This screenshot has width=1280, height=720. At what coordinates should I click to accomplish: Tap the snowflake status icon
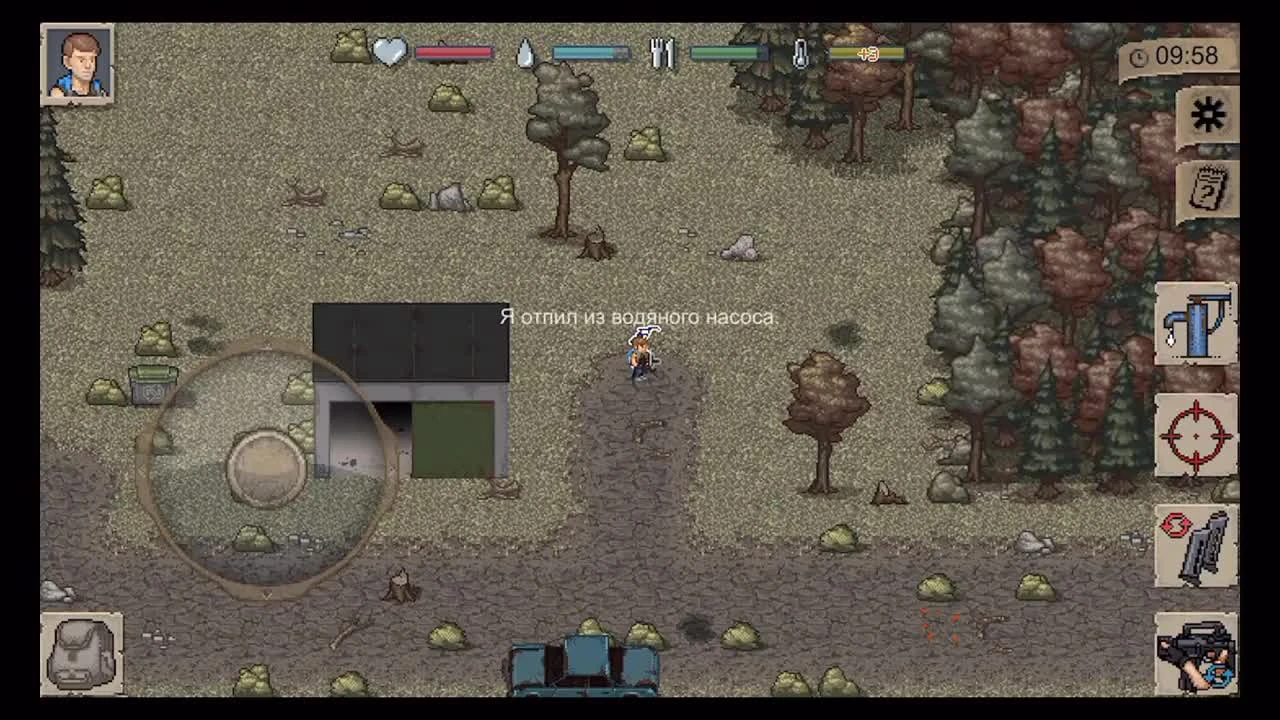[1210, 114]
